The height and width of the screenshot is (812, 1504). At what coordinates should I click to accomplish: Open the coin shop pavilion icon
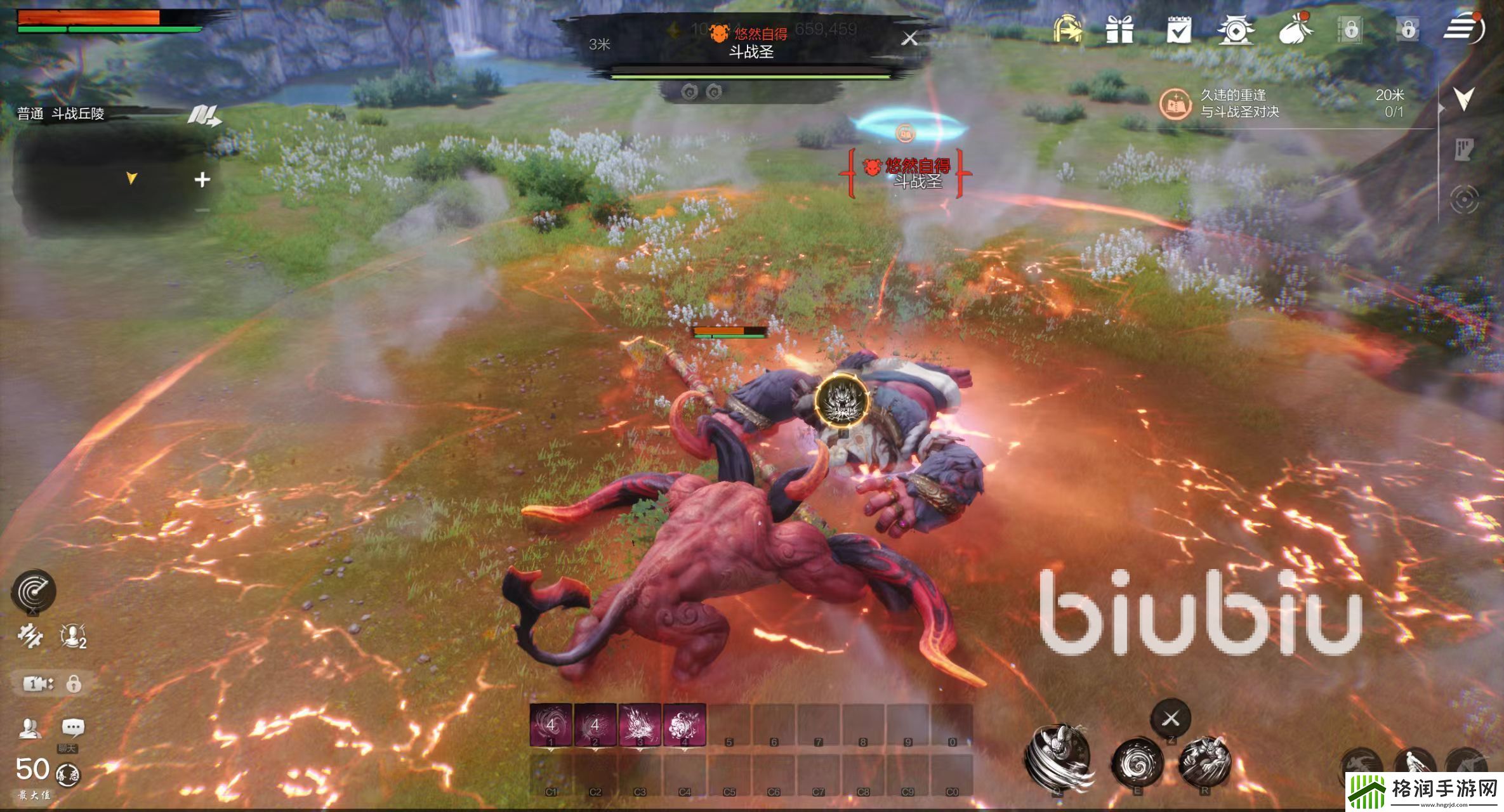click(x=1235, y=30)
